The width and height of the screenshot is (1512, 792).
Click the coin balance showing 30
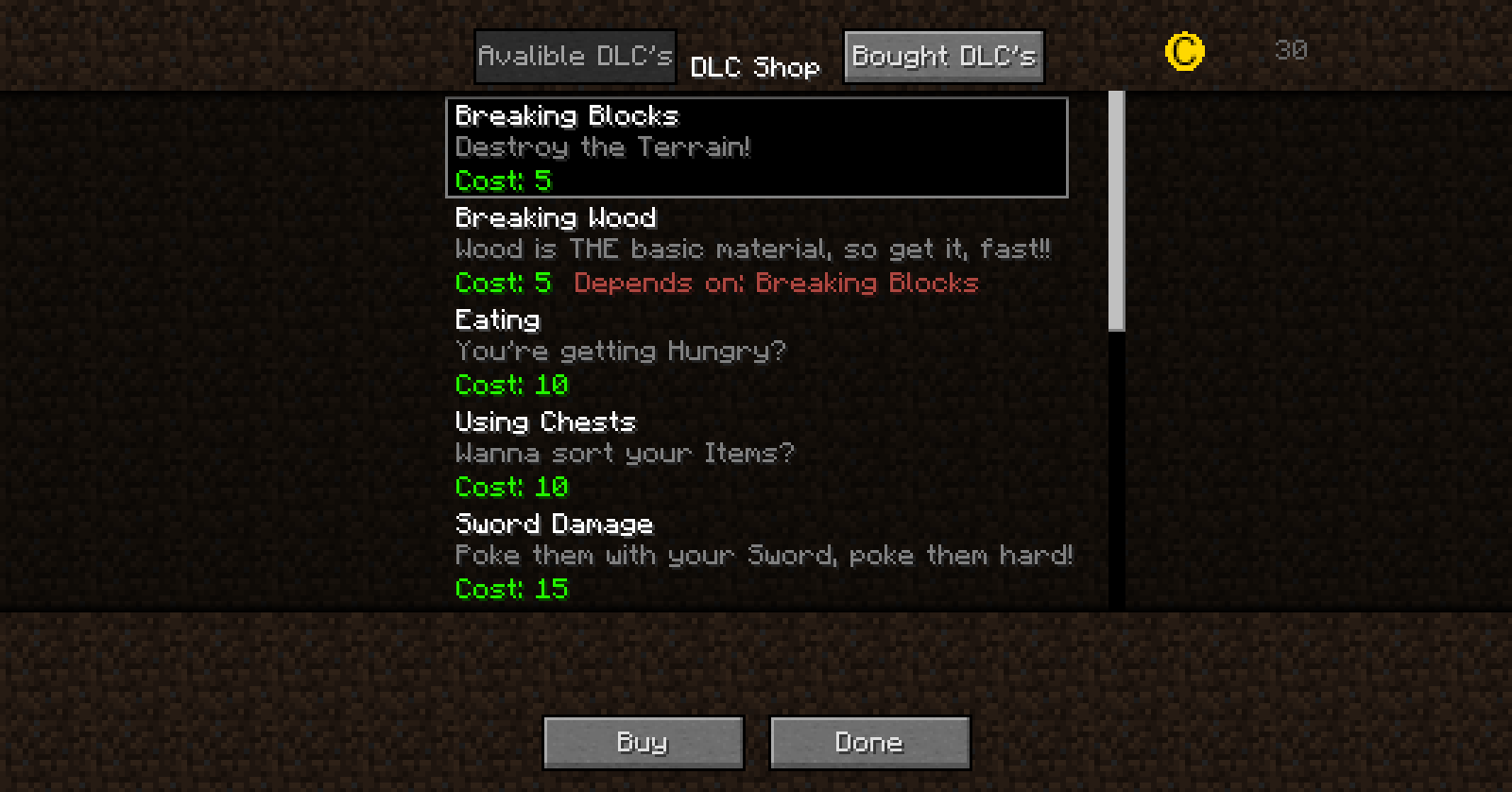1291,51
